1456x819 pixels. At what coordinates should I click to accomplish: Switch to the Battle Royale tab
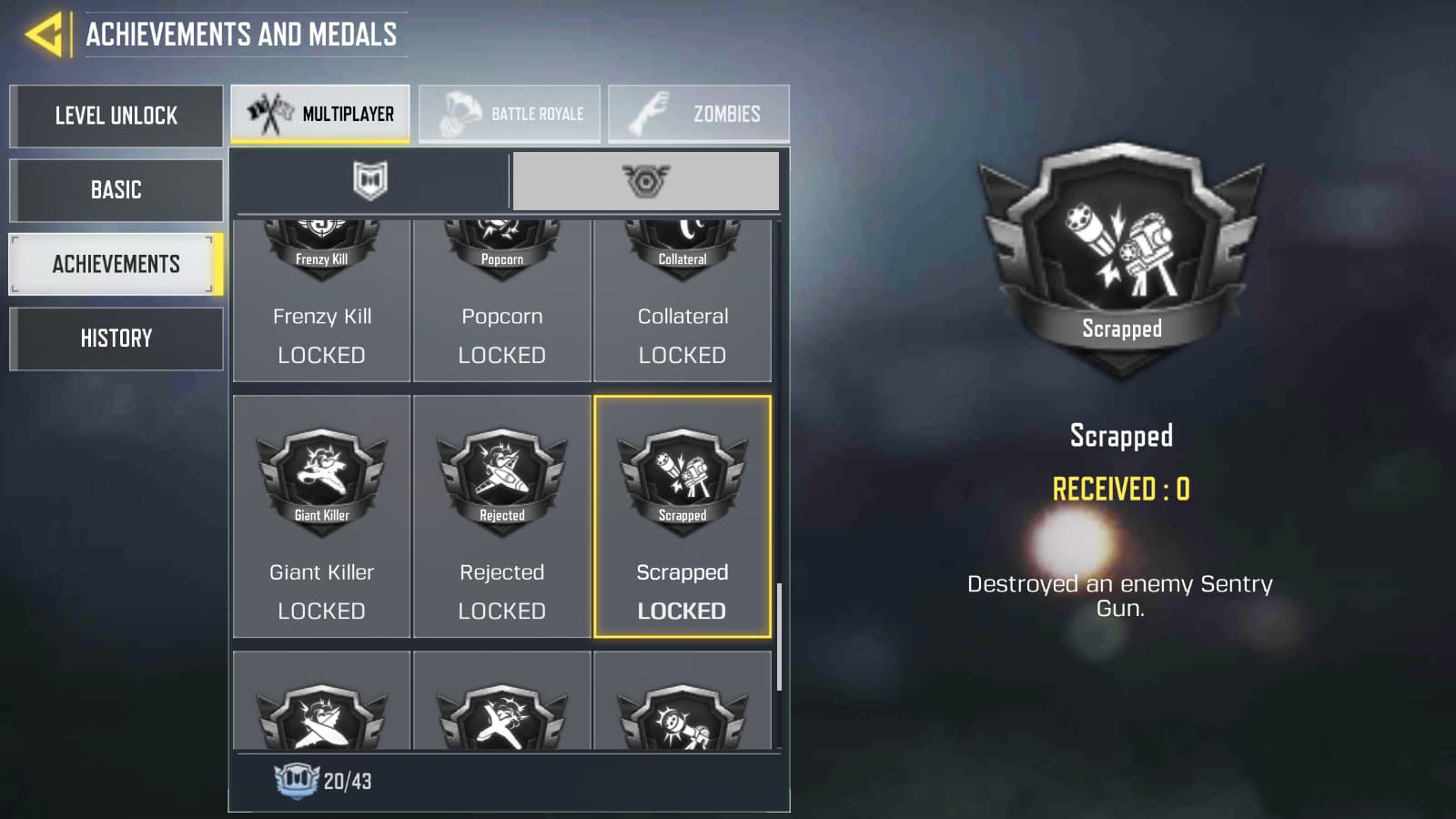(x=510, y=111)
